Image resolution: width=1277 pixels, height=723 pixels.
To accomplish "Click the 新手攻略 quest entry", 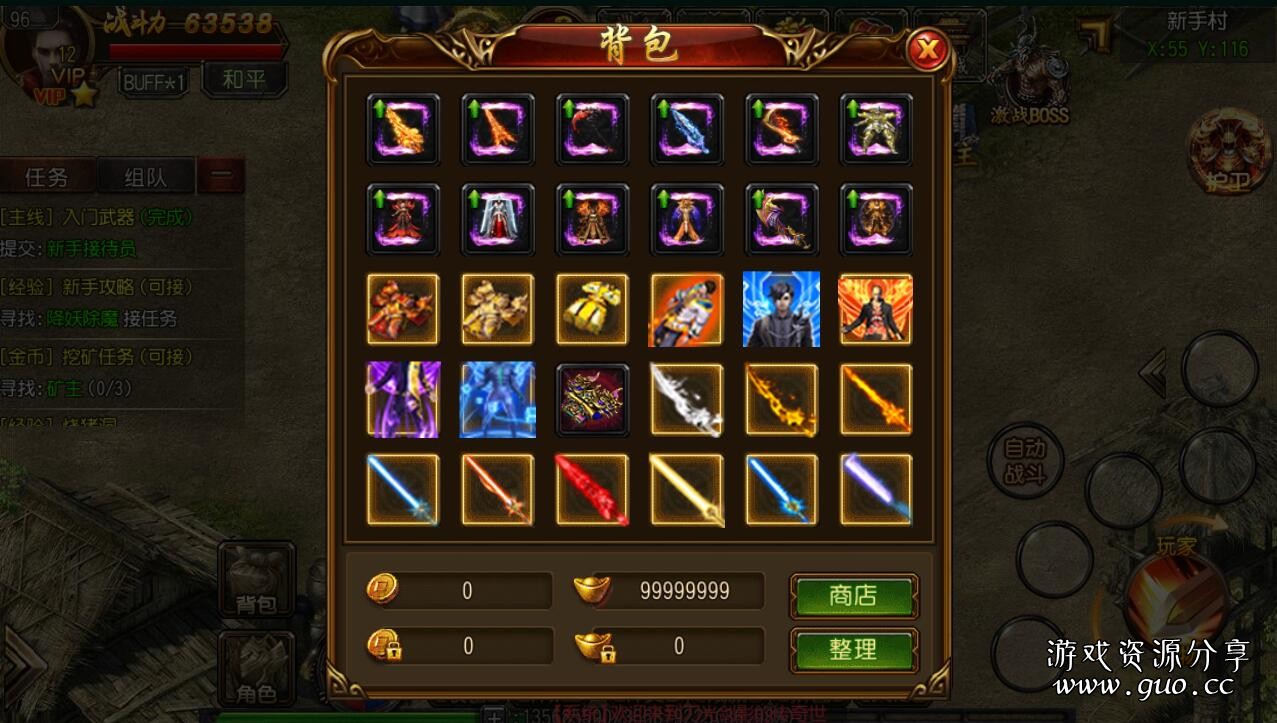I will pyautogui.click(x=98, y=287).
